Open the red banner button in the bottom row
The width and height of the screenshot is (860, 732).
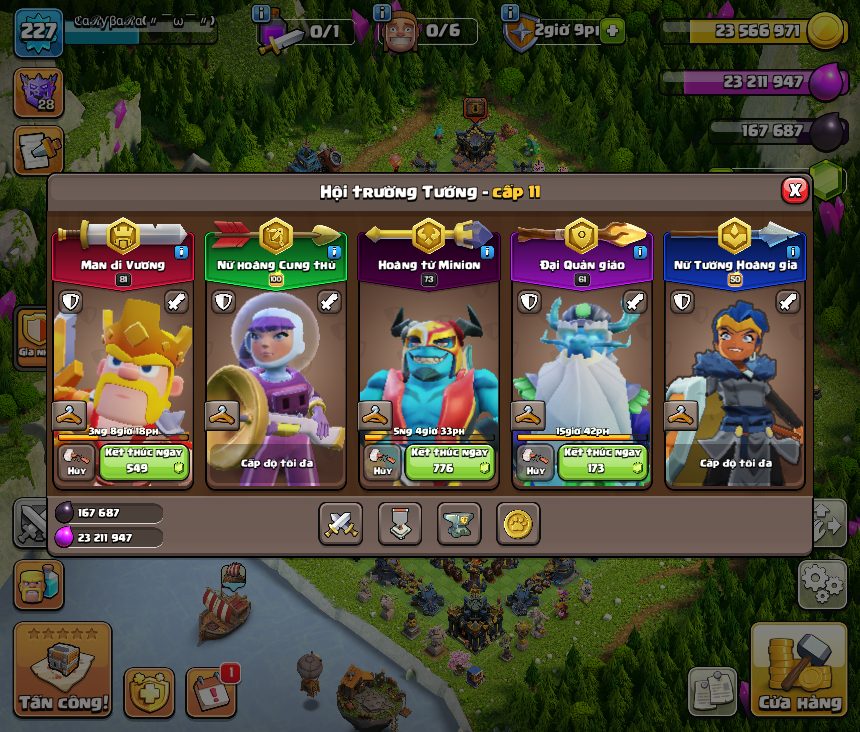click(399, 523)
